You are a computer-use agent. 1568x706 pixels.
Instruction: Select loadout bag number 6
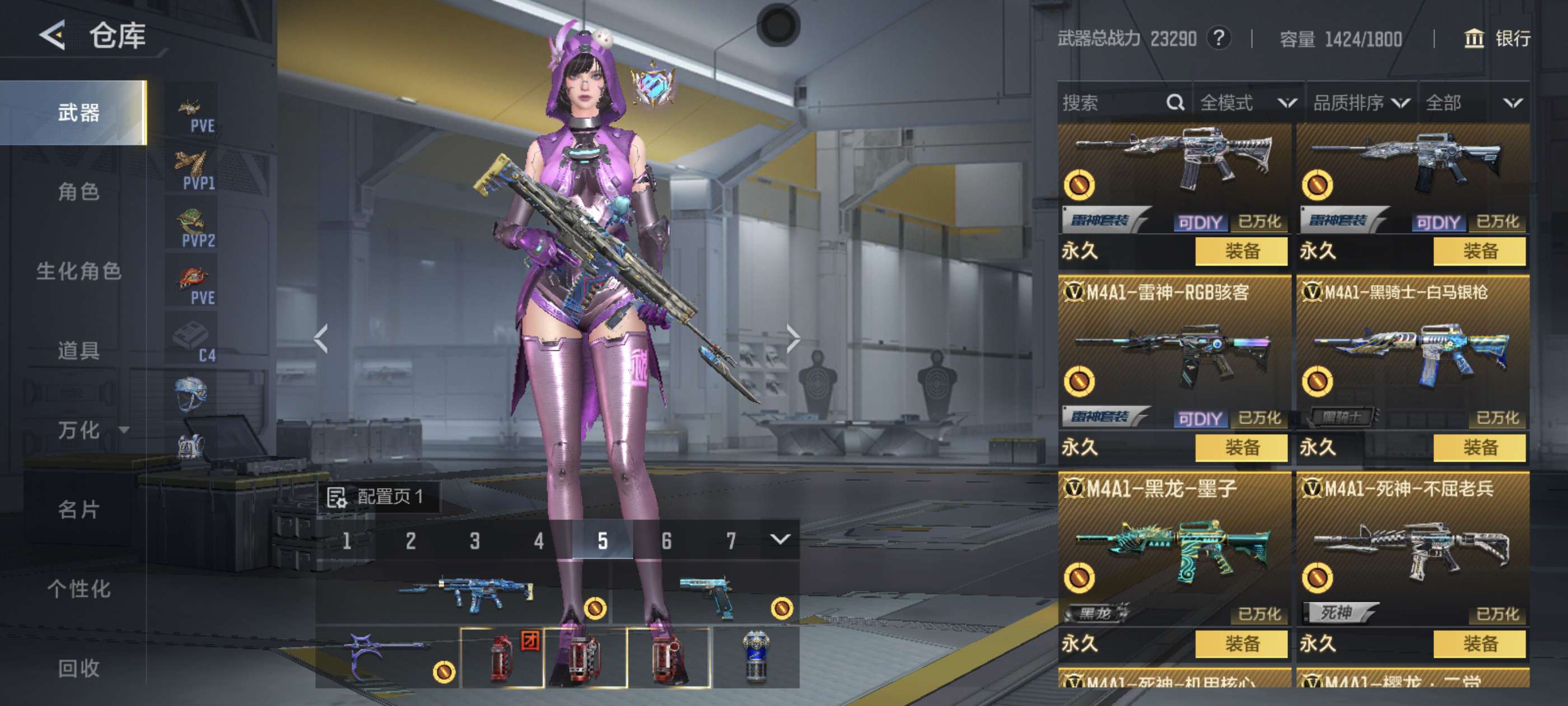(666, 541)
